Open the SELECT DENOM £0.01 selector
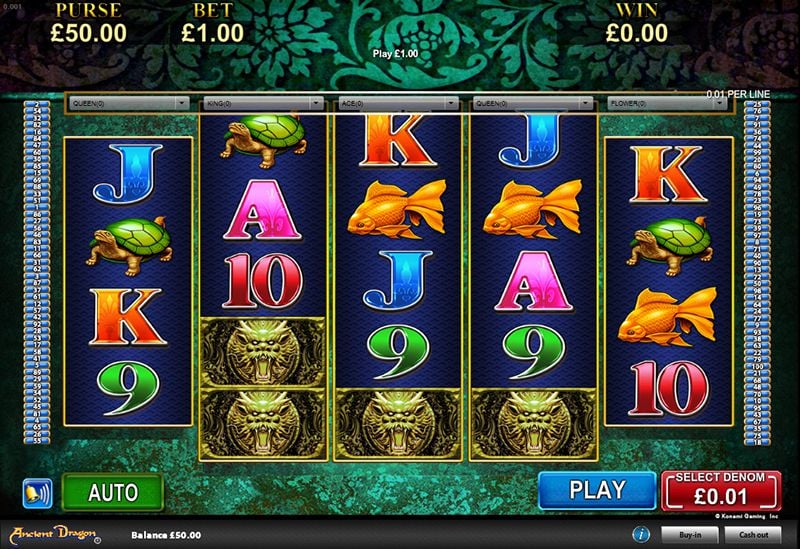This screenshot has height=549, width=800. pyautogui.click(x=721, y=490)
